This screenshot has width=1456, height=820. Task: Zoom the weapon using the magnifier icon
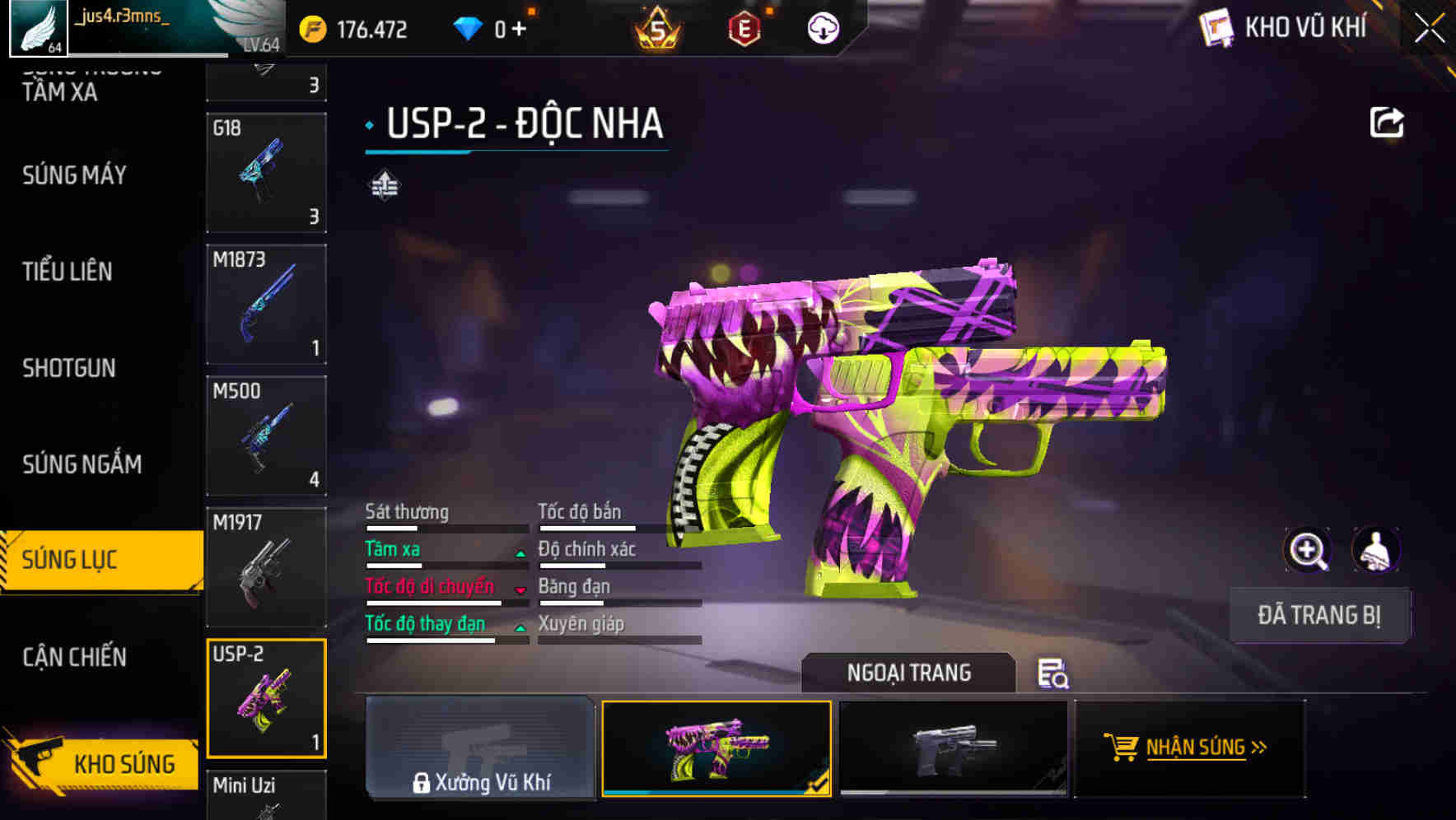(x=1309, y=550)
